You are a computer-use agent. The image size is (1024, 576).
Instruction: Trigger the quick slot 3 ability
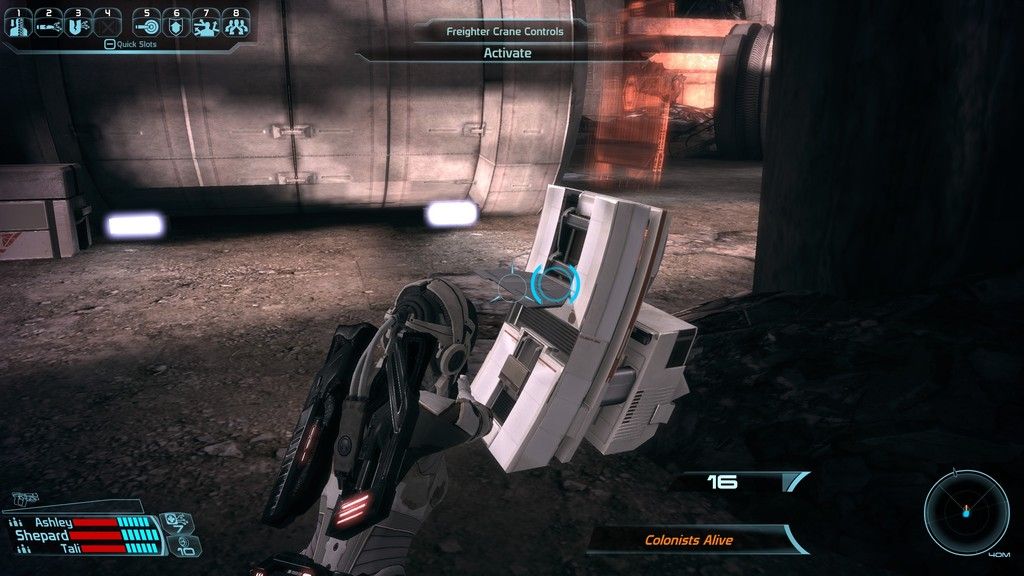pyautogui.click(x=77, y=24)
